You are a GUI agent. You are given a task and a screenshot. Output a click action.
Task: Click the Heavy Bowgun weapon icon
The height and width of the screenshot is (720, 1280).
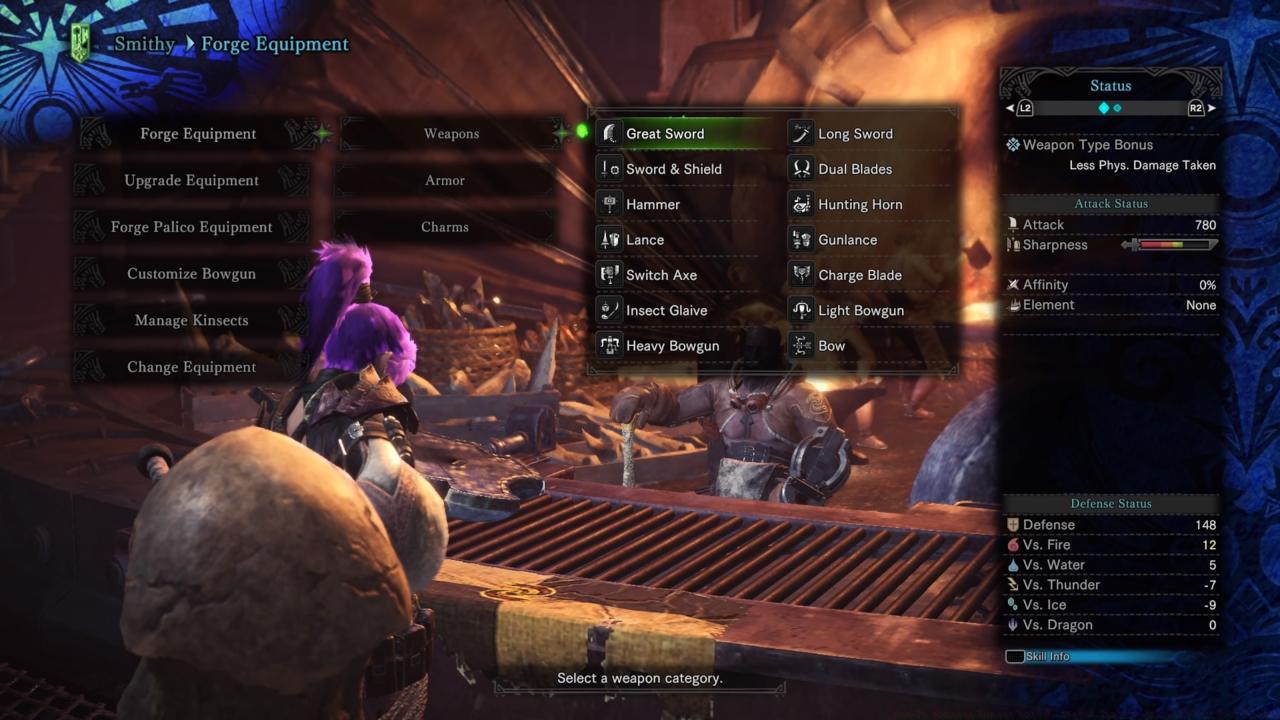point(610,345)
